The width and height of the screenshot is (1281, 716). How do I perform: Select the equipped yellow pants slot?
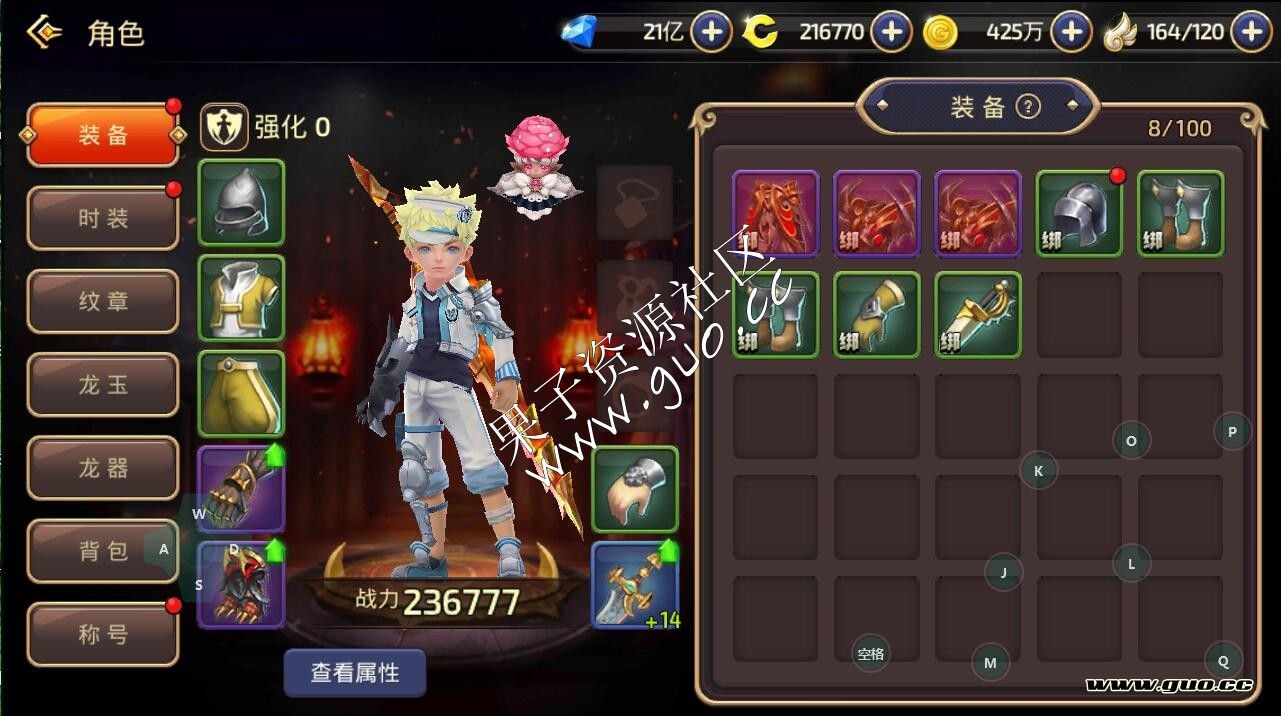point(242,394)
